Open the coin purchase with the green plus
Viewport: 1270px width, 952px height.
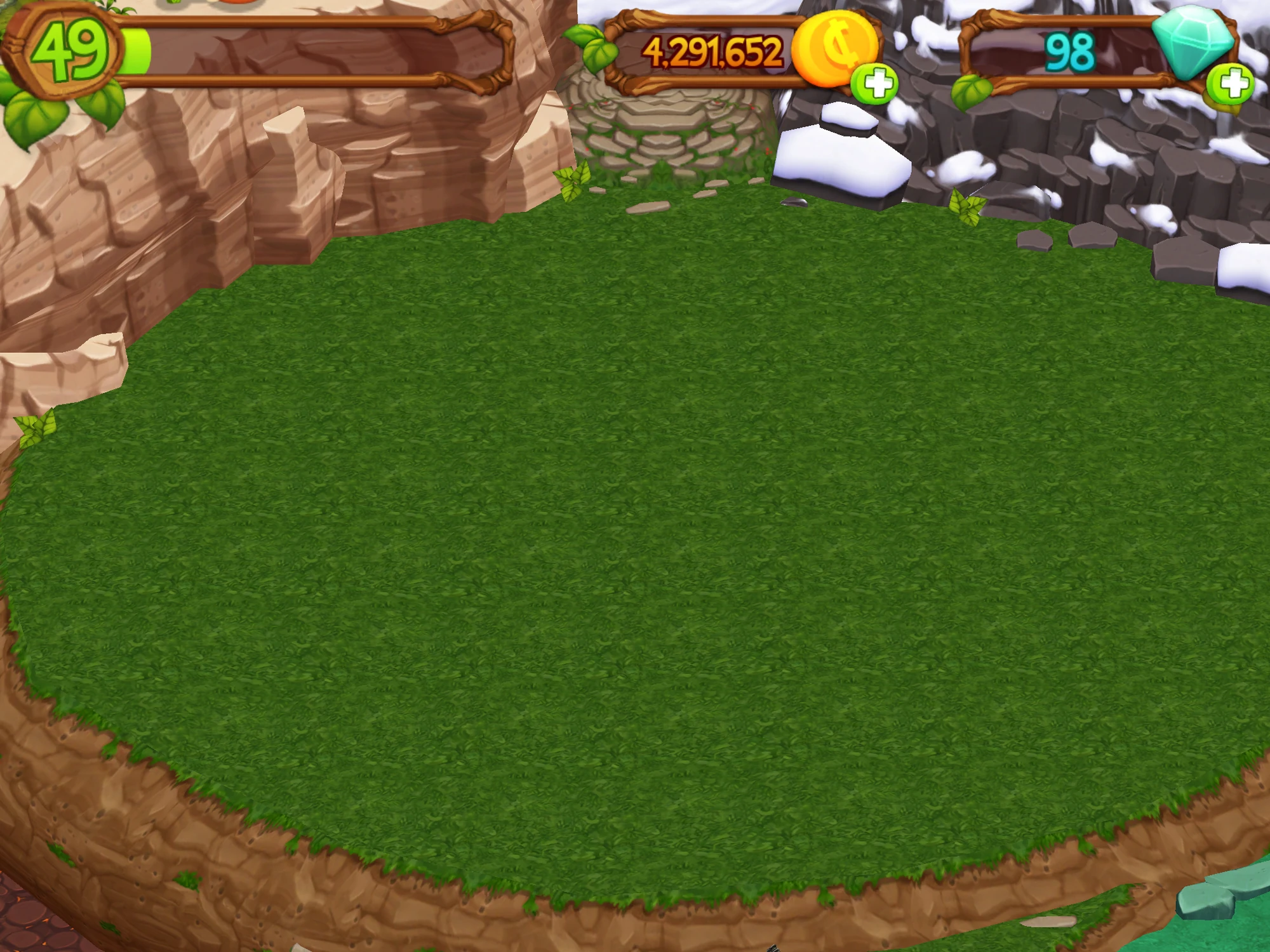(x=876, y=83)
